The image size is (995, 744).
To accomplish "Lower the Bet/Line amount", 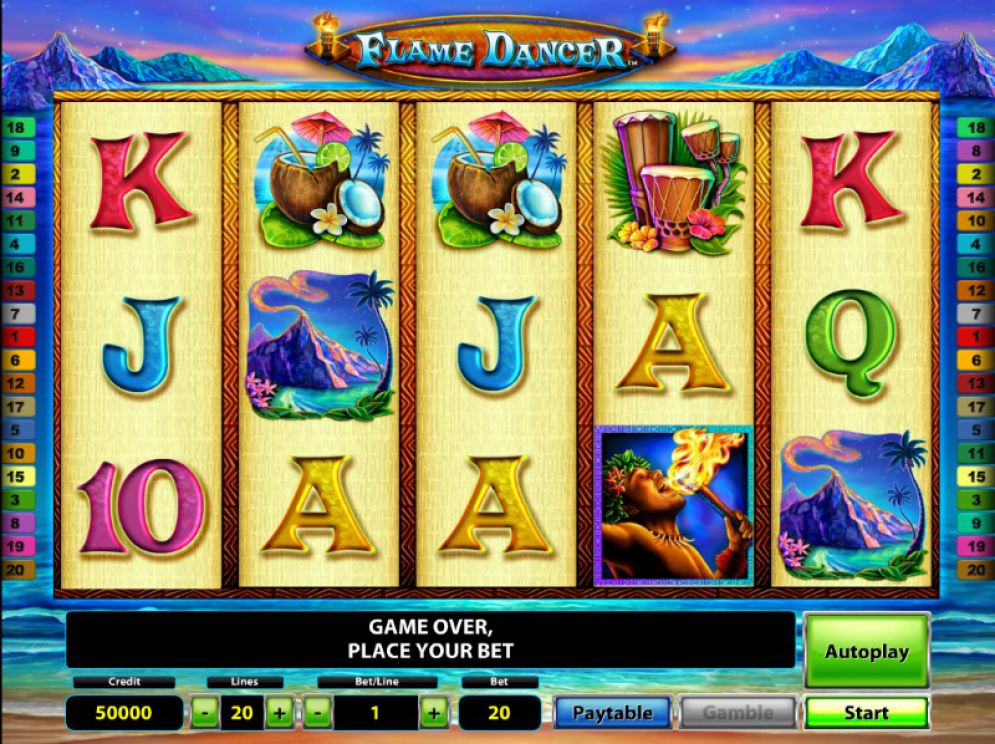I will point(317,713).
